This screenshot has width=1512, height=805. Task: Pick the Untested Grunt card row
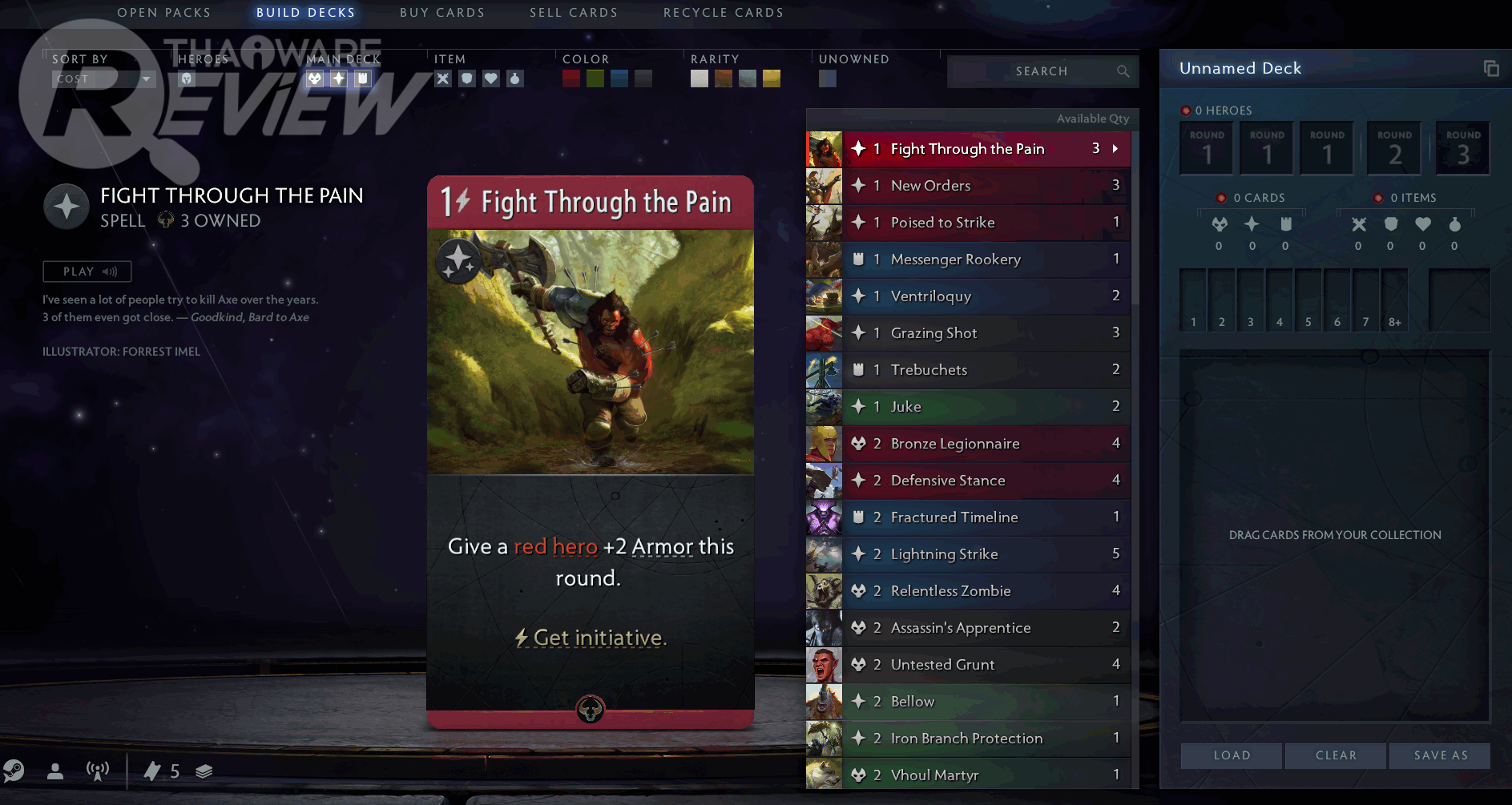click(x=986, y=665)
